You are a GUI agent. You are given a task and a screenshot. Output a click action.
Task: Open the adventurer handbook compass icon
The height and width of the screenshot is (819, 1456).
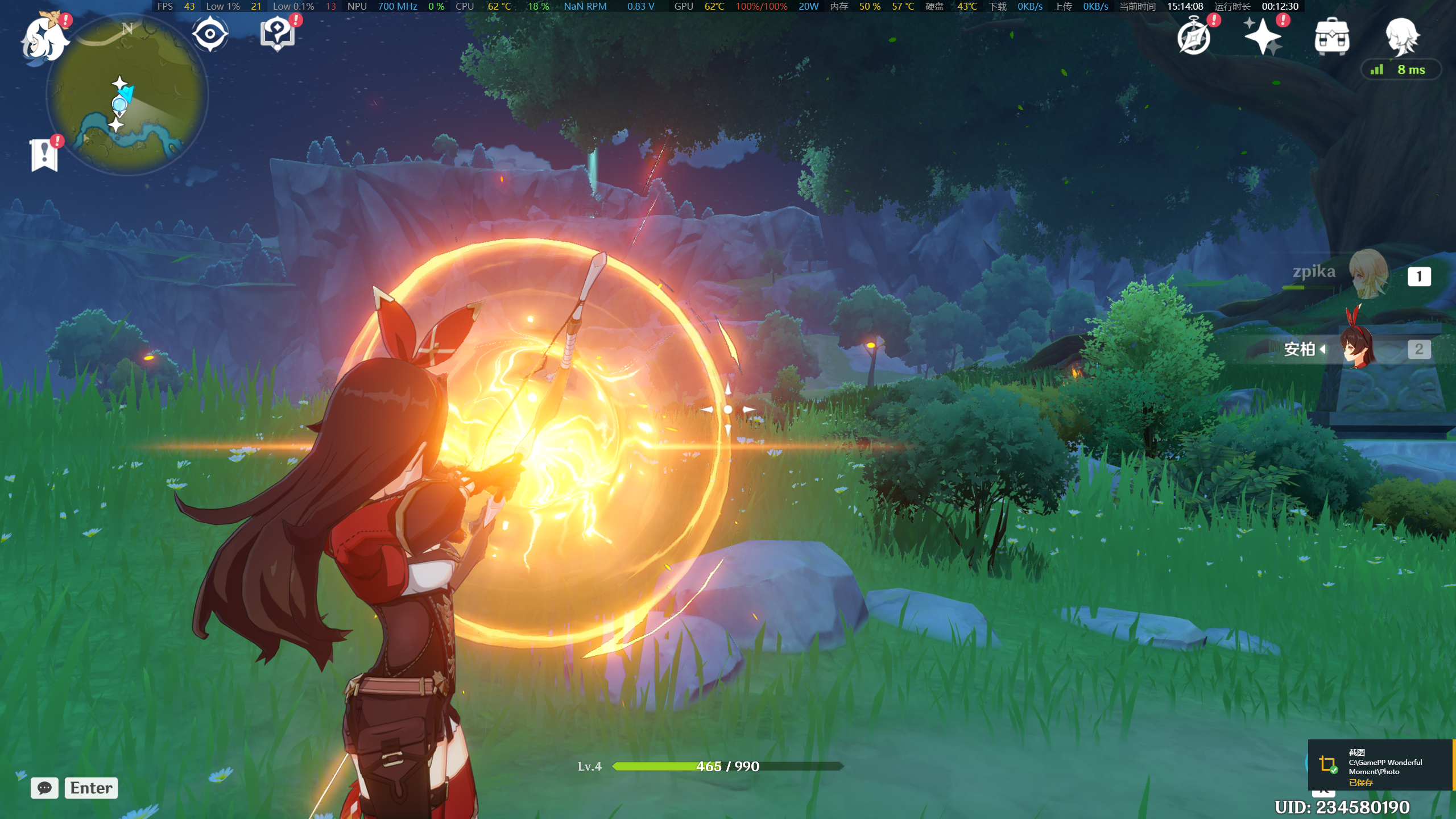pyautogui.click(x=1194, y=38)
